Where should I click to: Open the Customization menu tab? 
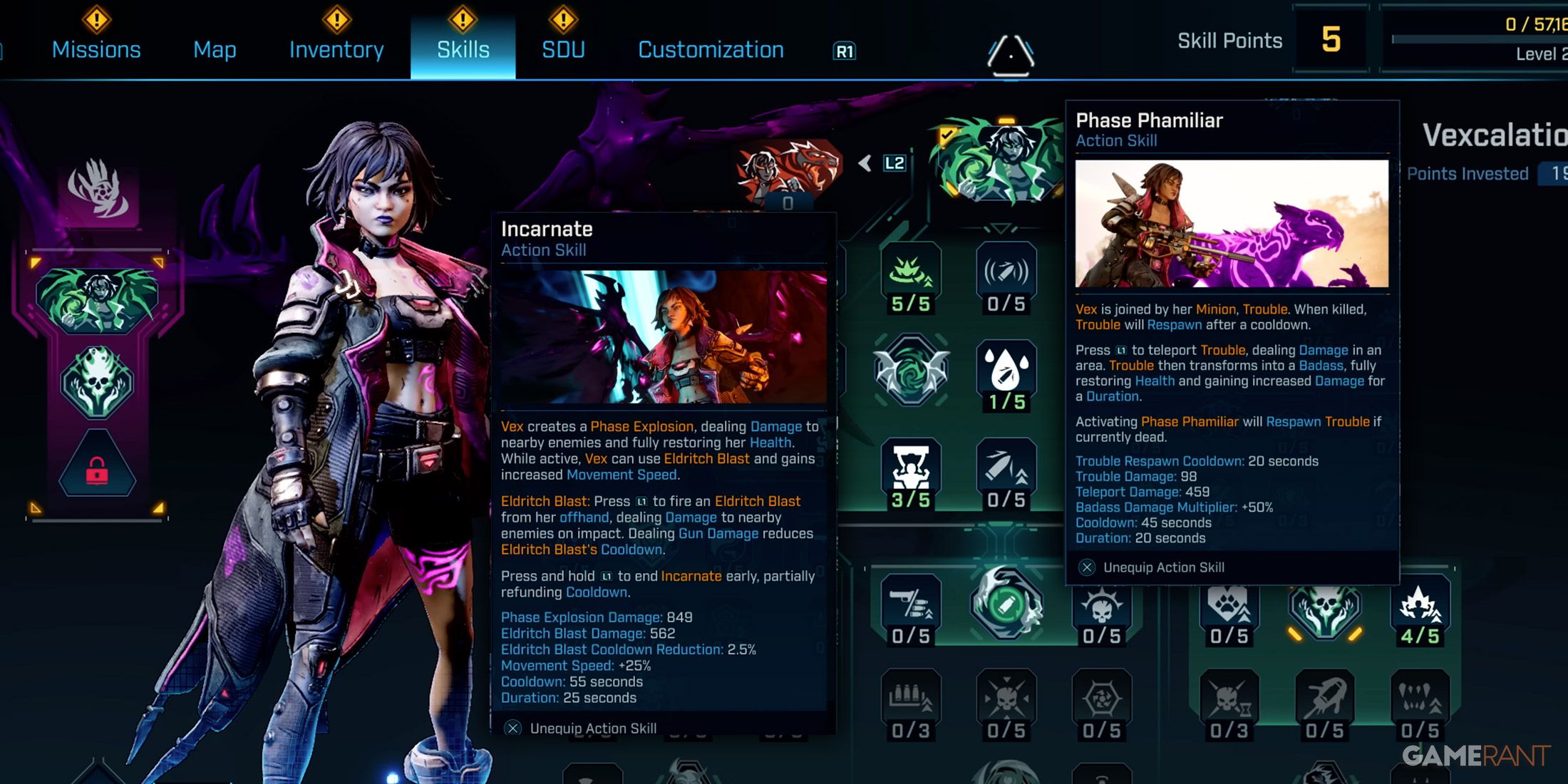710,50
